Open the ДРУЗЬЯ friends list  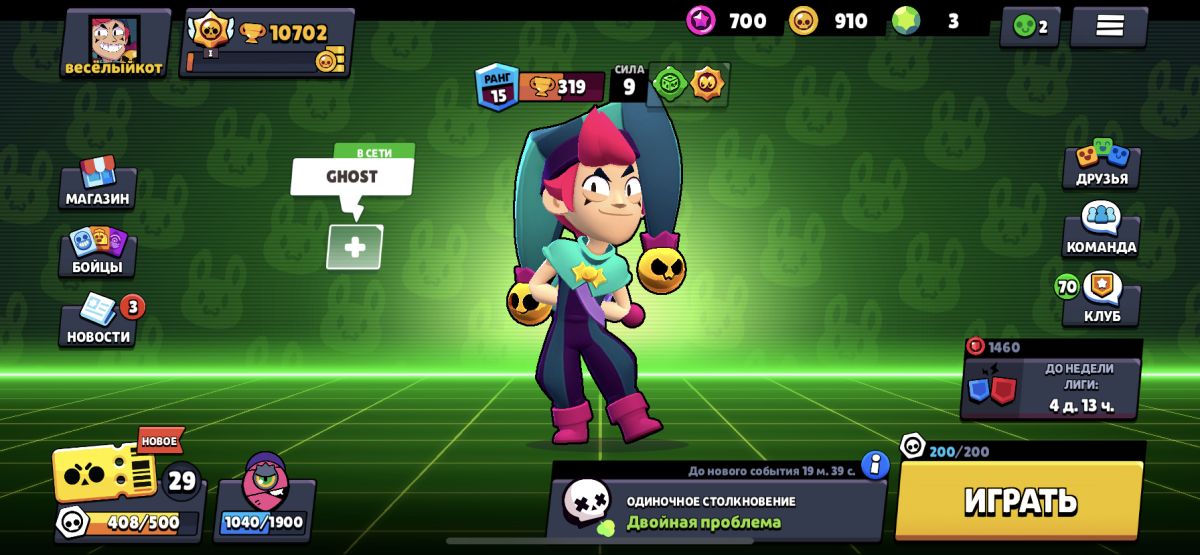pyautogui.click(x=1101, y=164)
